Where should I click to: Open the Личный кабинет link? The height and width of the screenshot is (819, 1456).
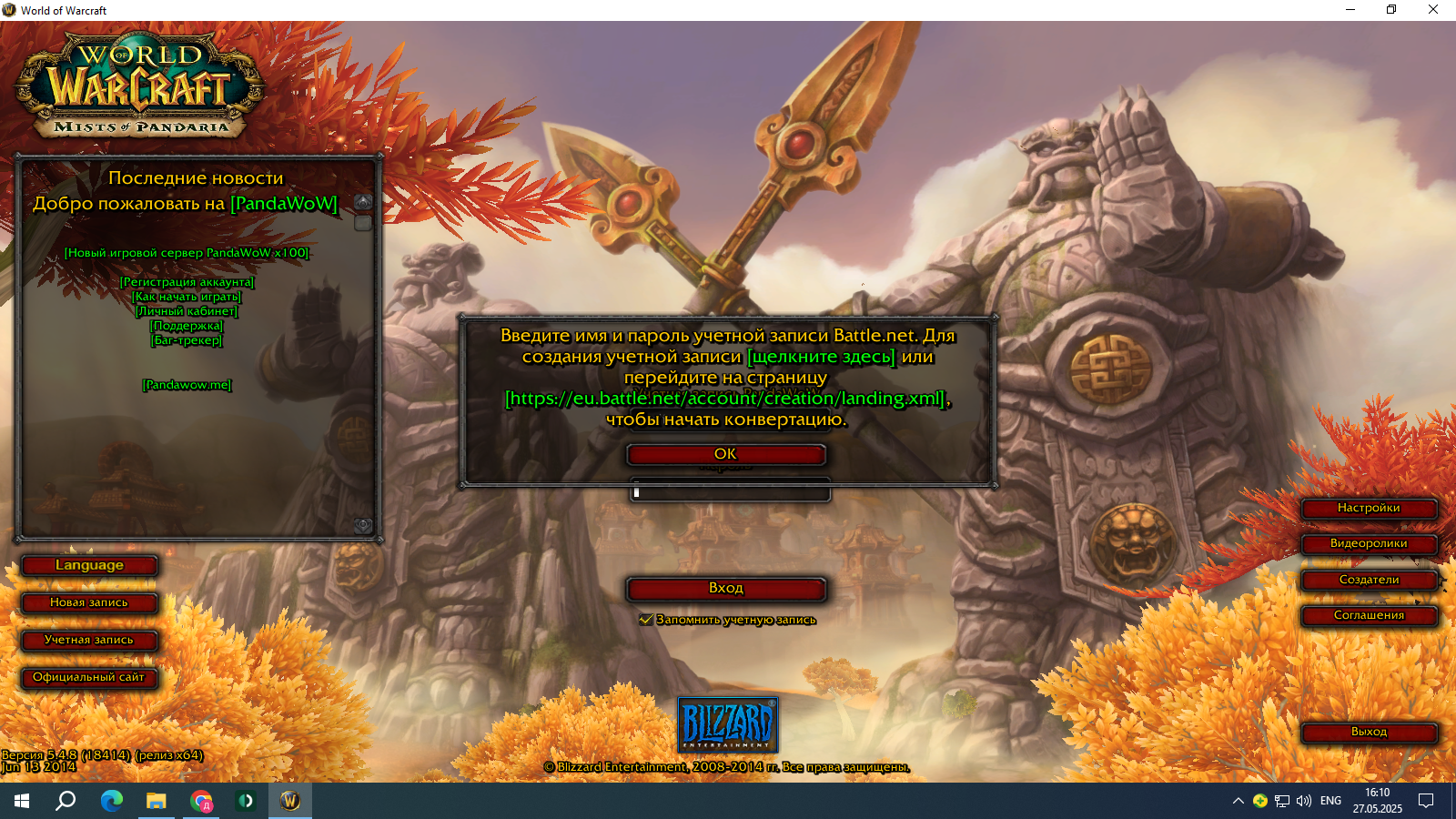coord(187,311)
